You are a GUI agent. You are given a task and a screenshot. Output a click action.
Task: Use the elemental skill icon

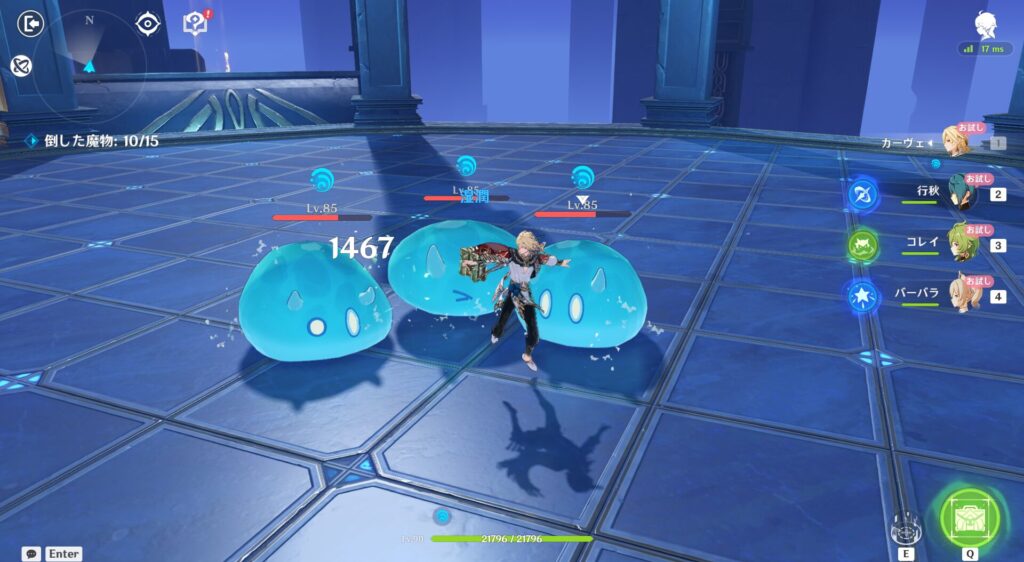pos(906,524)
